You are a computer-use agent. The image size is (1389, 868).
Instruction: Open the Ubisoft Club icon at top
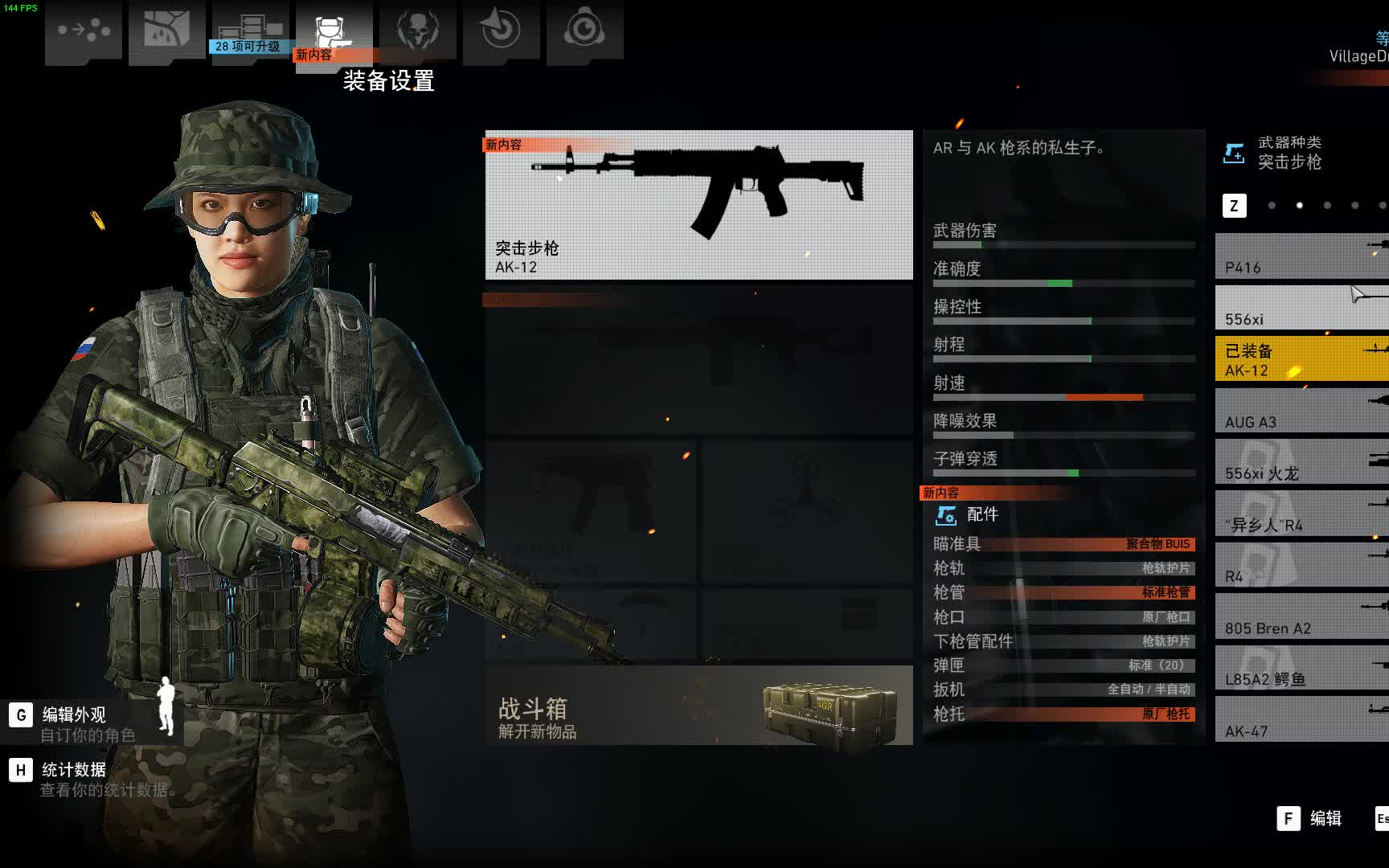(584, 31)
